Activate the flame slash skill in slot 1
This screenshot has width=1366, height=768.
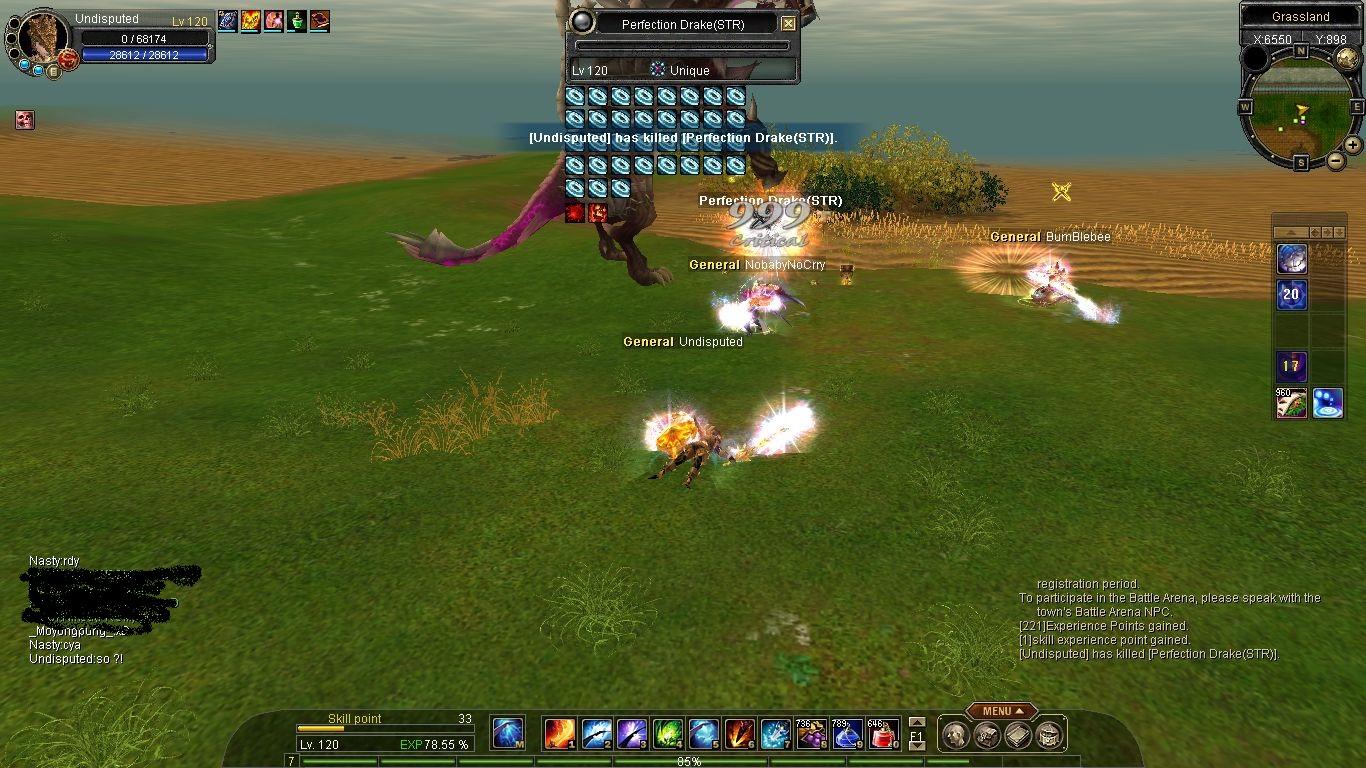pos(559,735)
